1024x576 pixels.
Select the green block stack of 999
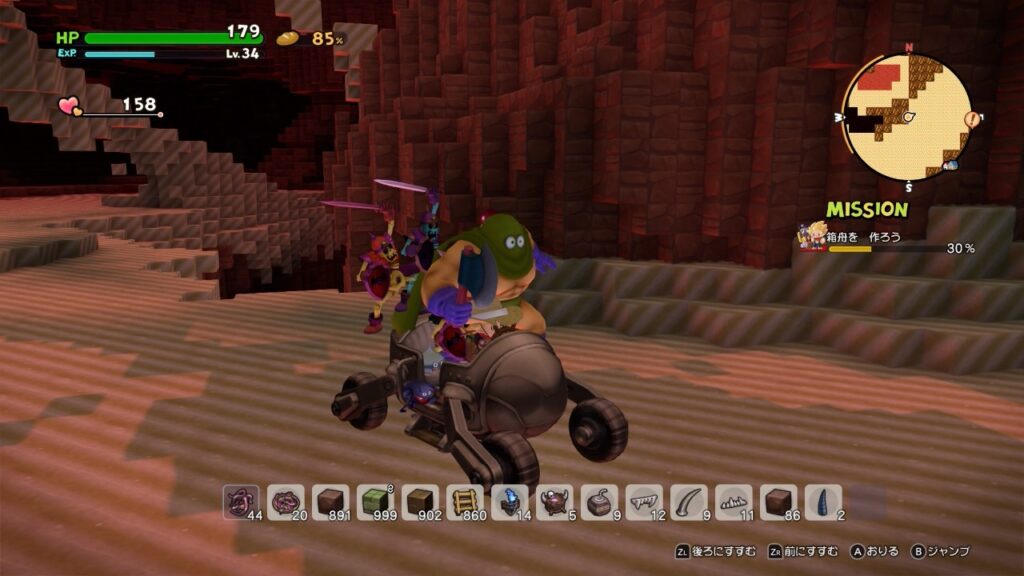coord(376,502)
